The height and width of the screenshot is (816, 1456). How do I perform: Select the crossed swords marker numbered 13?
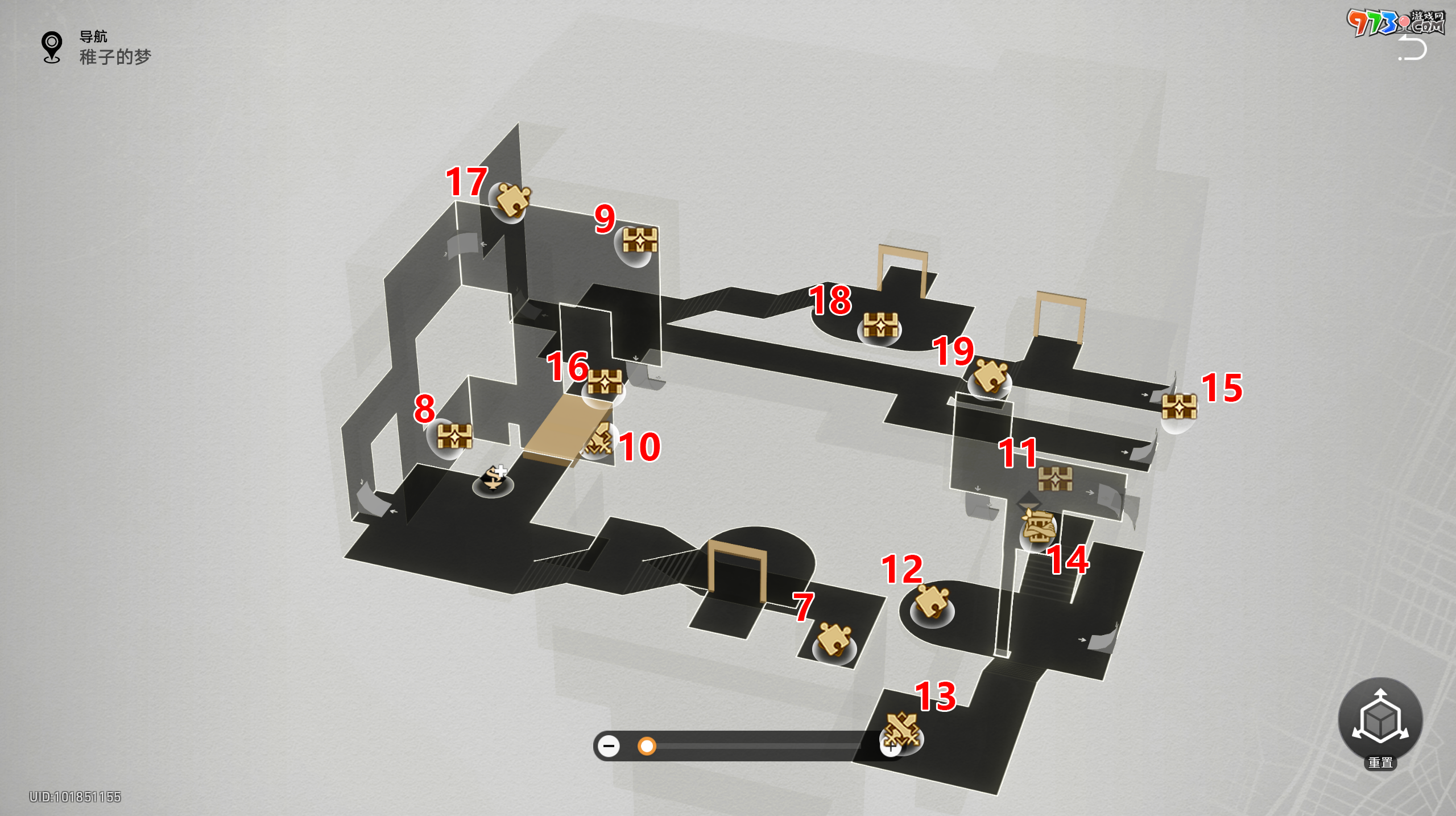pos(901,731)
